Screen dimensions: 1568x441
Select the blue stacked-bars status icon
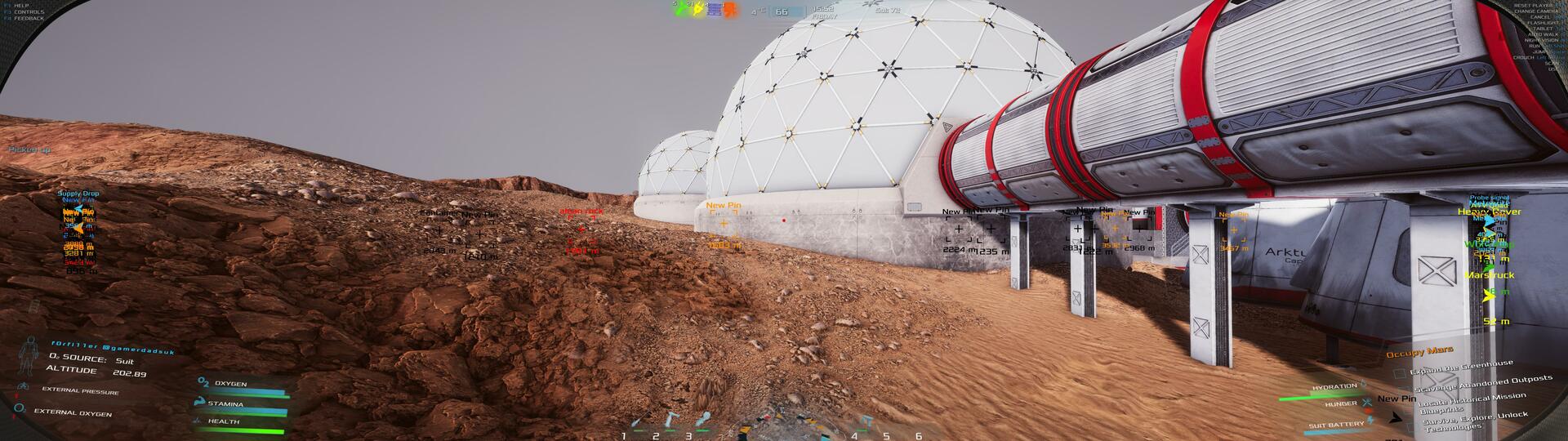click(713, 11)
